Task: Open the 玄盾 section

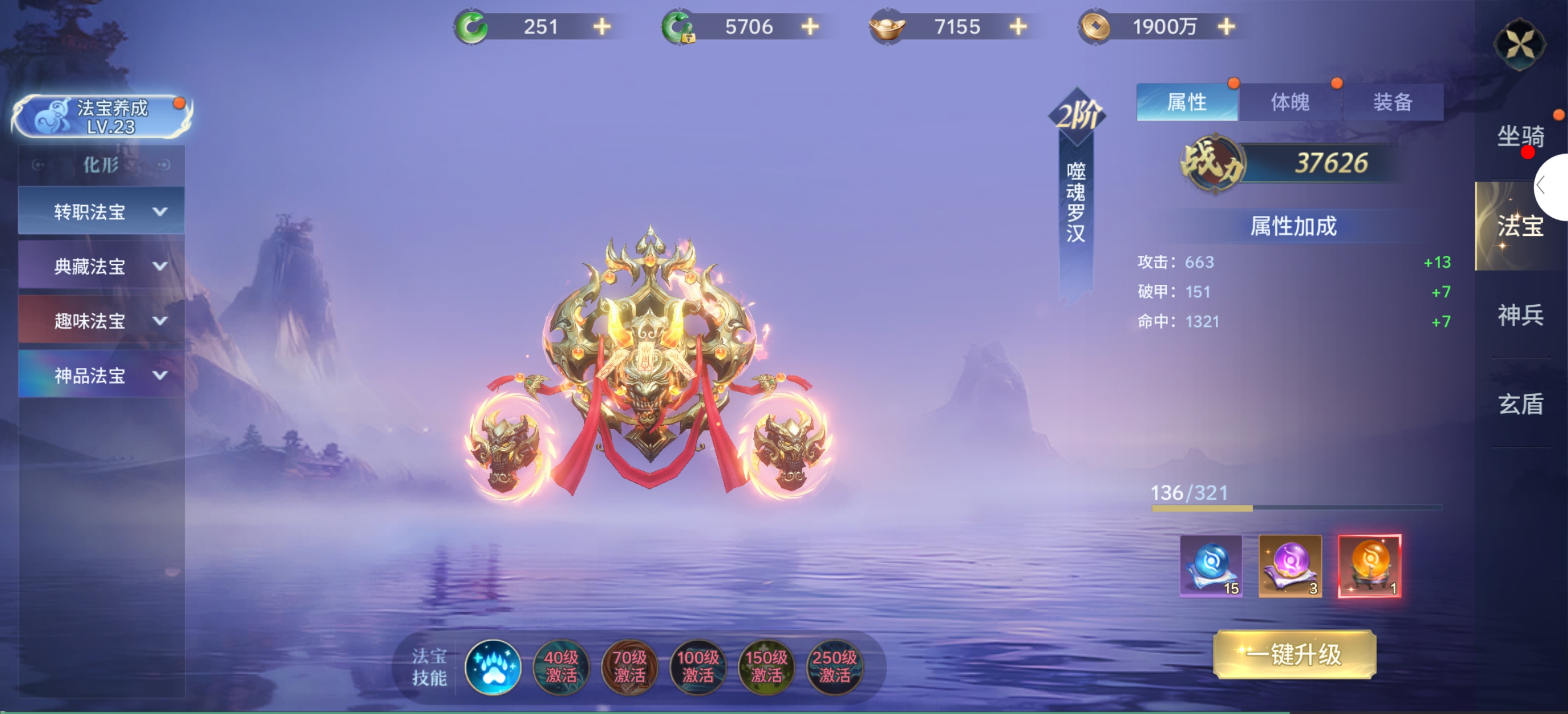Action: (x=1520, y=404)
